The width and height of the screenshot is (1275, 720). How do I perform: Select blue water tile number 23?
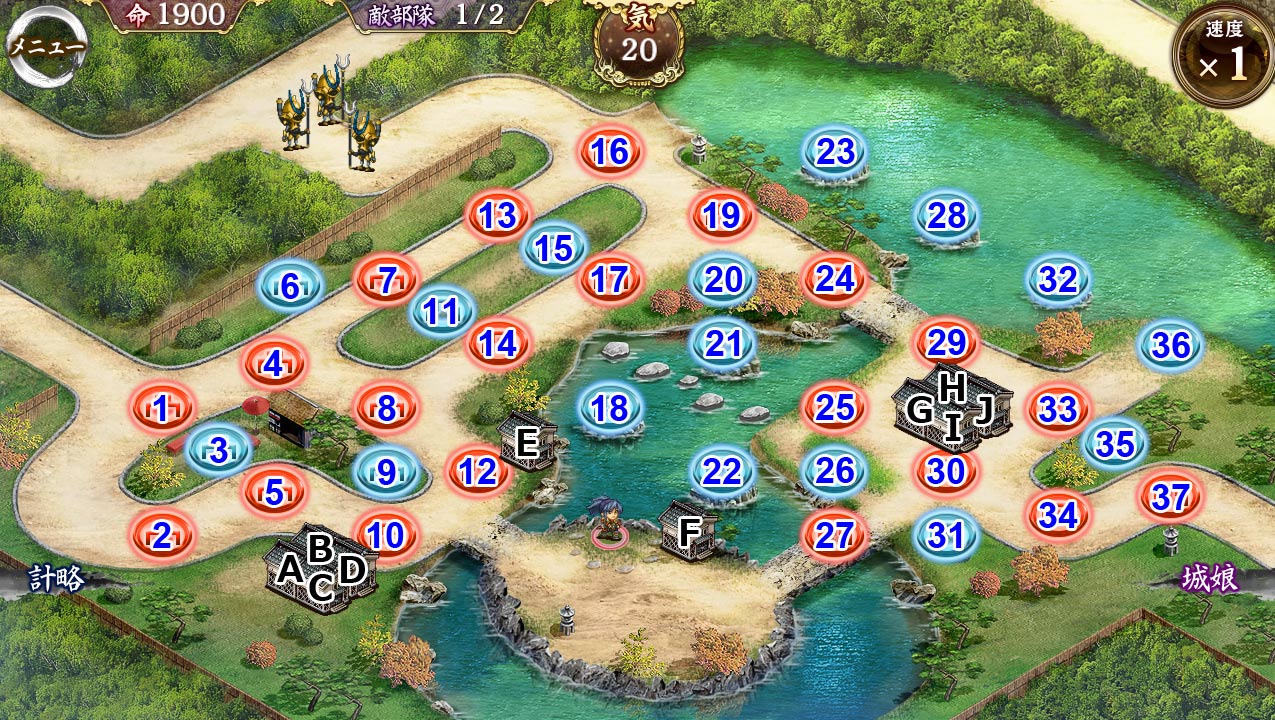[835, 152]
